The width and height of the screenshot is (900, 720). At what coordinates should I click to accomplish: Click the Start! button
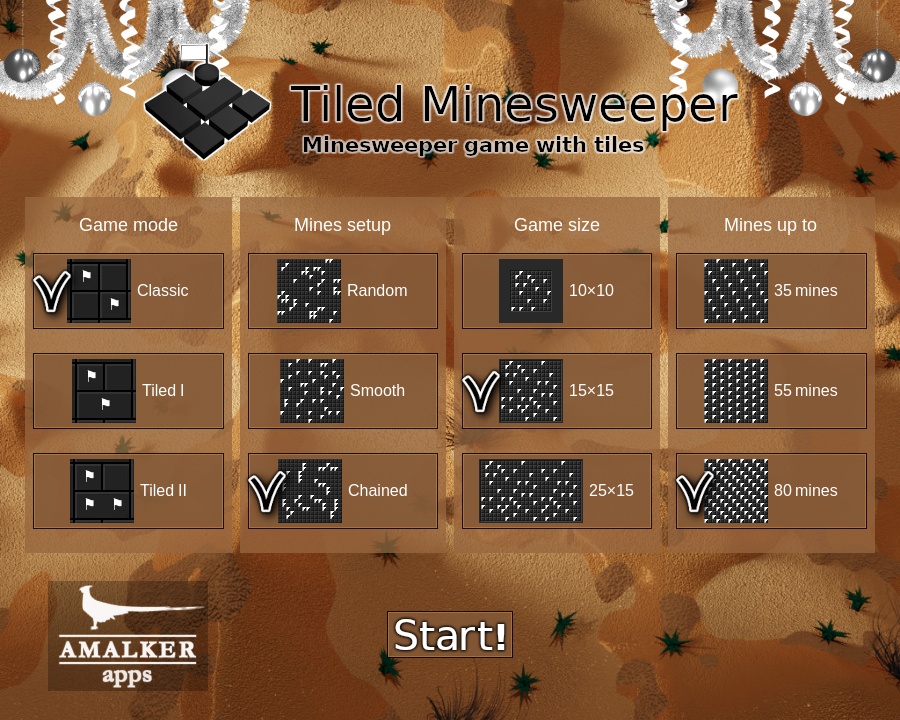pos(450,635)
